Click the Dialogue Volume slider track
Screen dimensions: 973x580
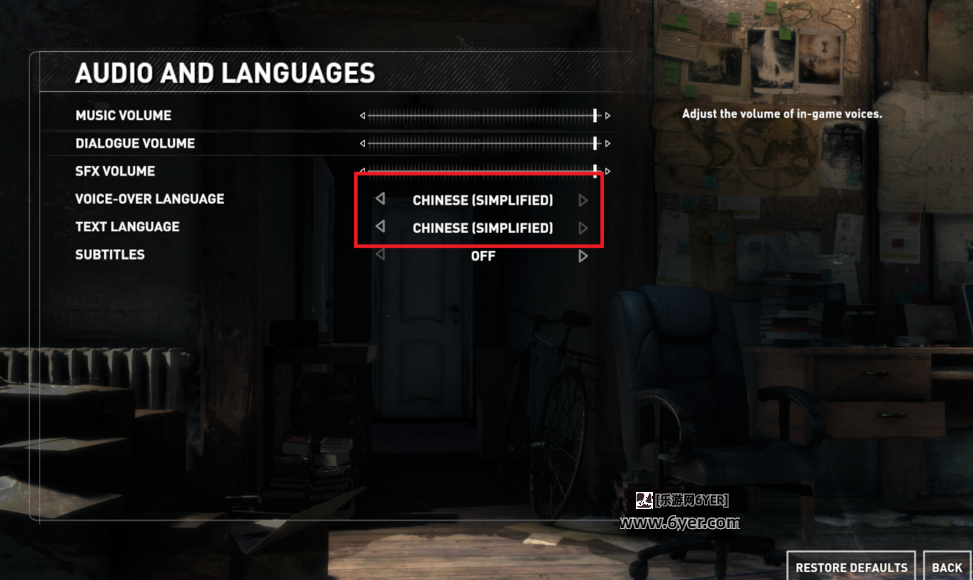point(480,144)
